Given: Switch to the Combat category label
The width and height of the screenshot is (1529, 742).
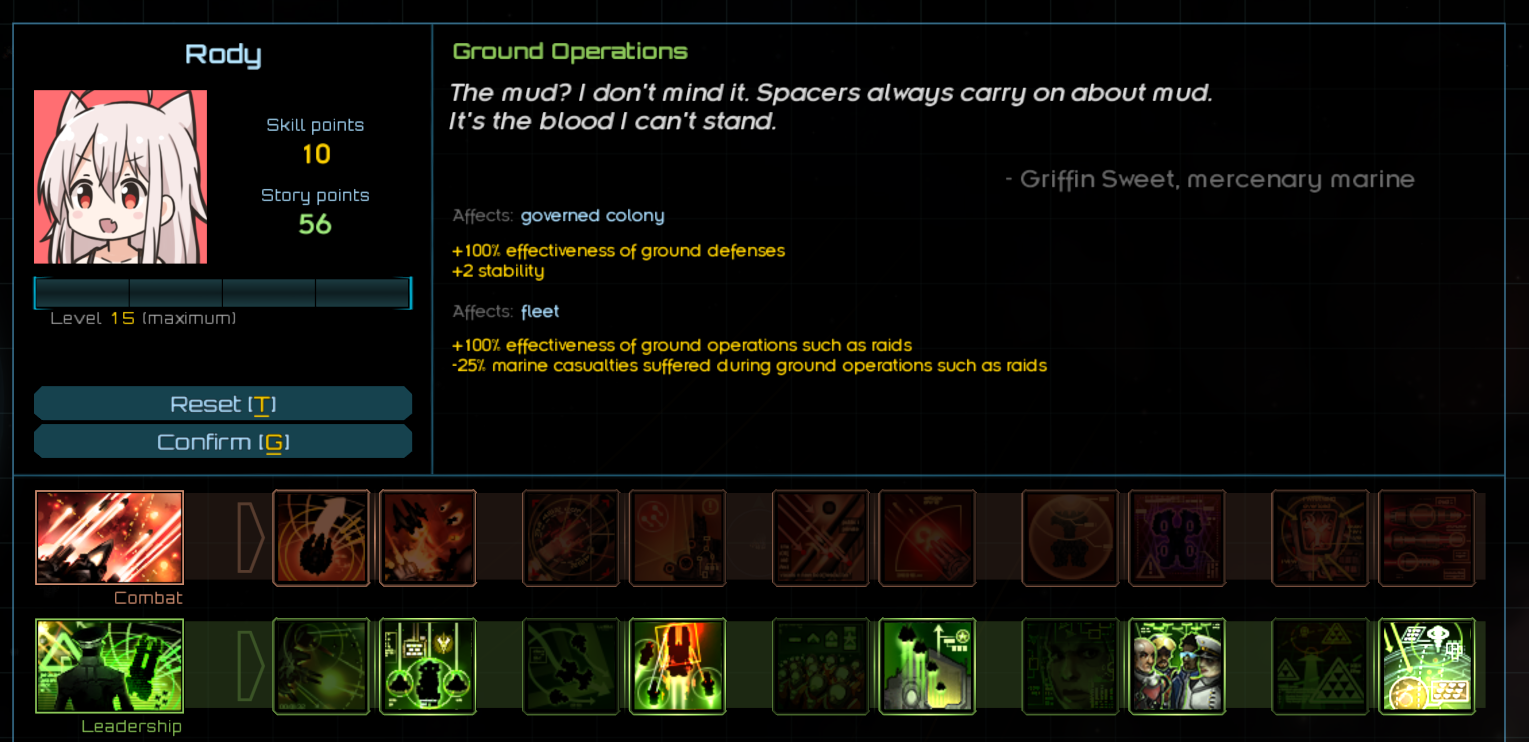Looking at the screenshot, I should (x=148, y=597).
